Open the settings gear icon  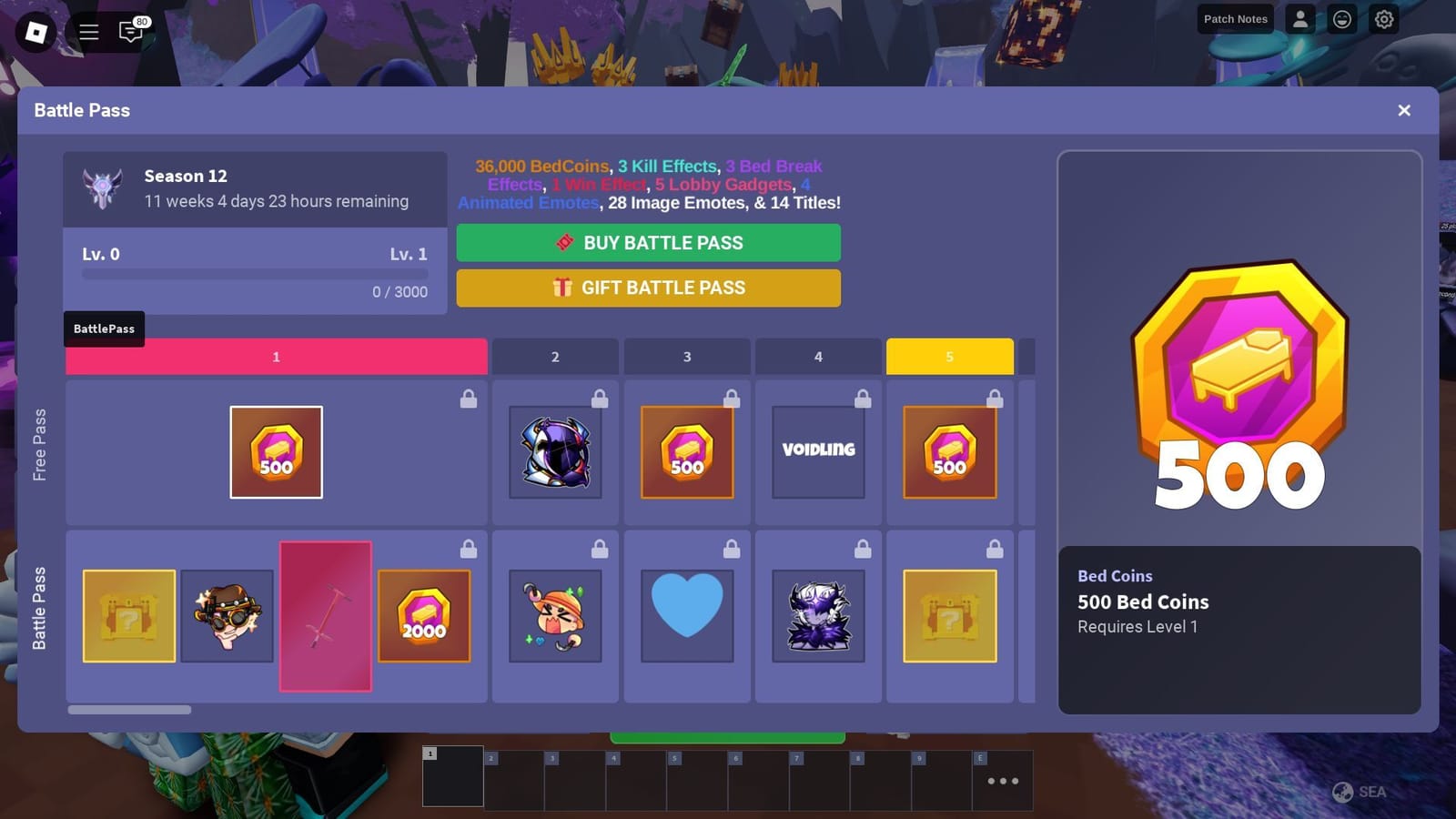click(1384, 19)
